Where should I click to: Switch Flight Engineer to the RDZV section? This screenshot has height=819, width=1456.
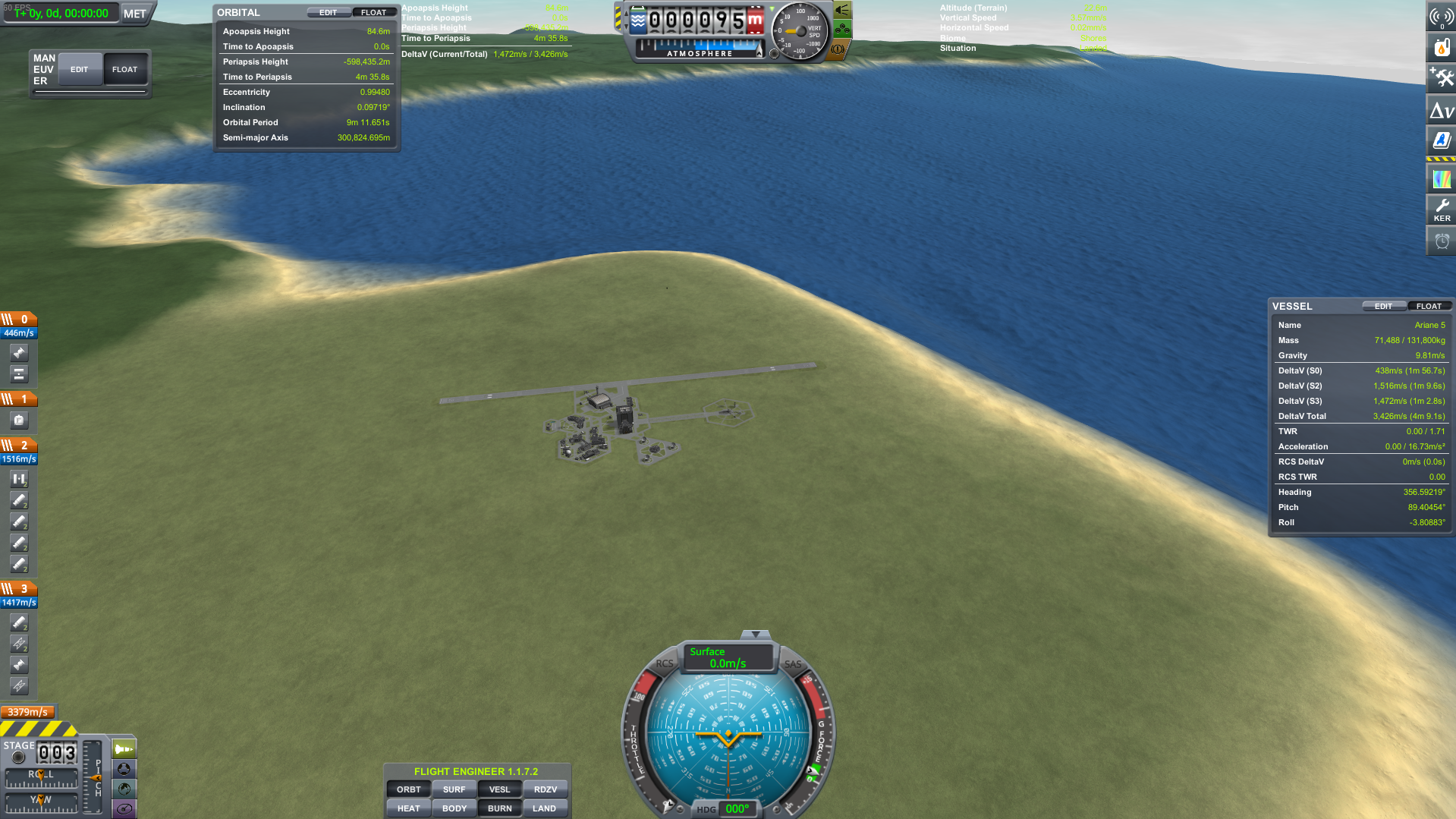(545, 789)
